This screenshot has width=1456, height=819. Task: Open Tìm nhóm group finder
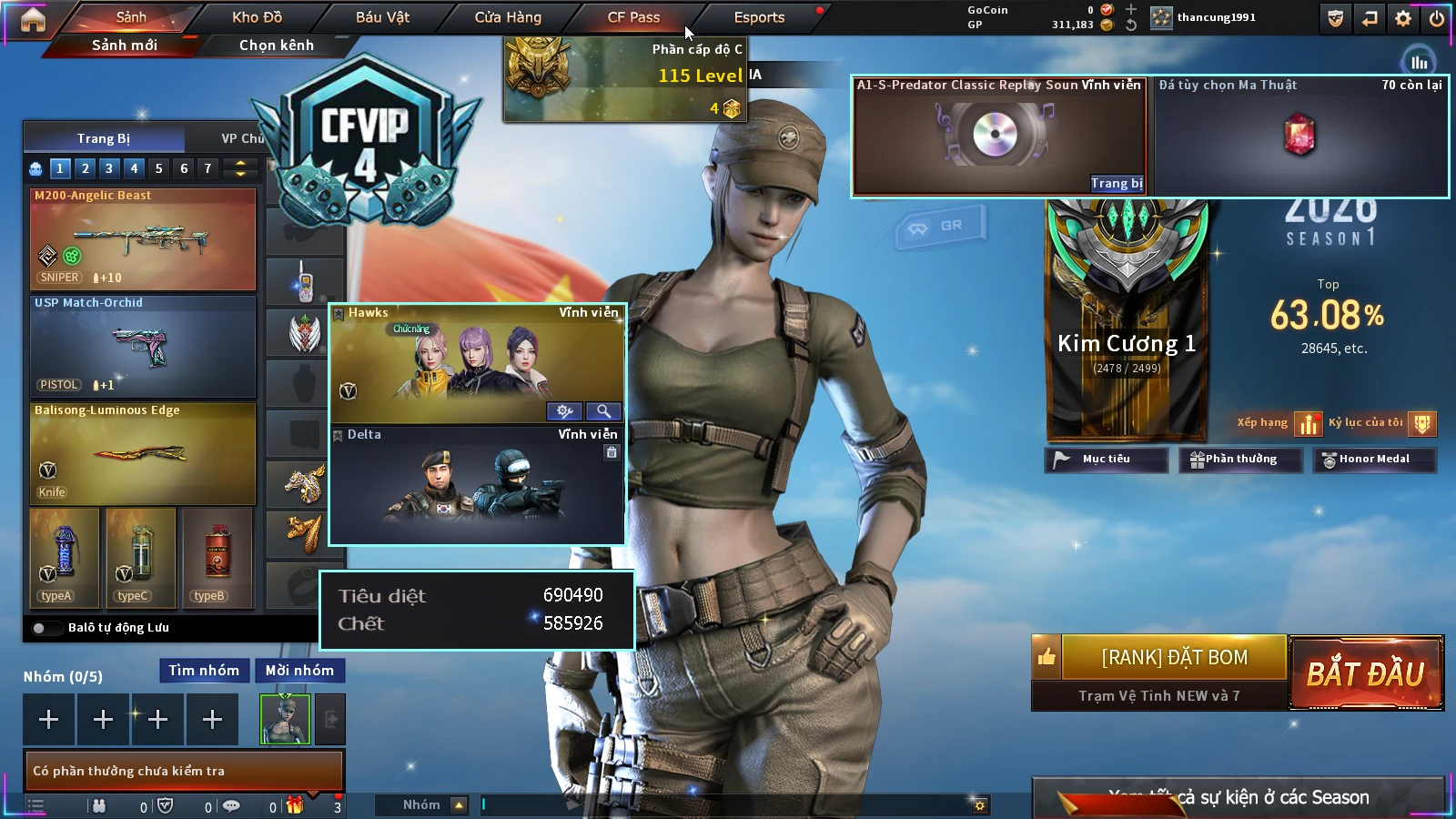point(204,671)
